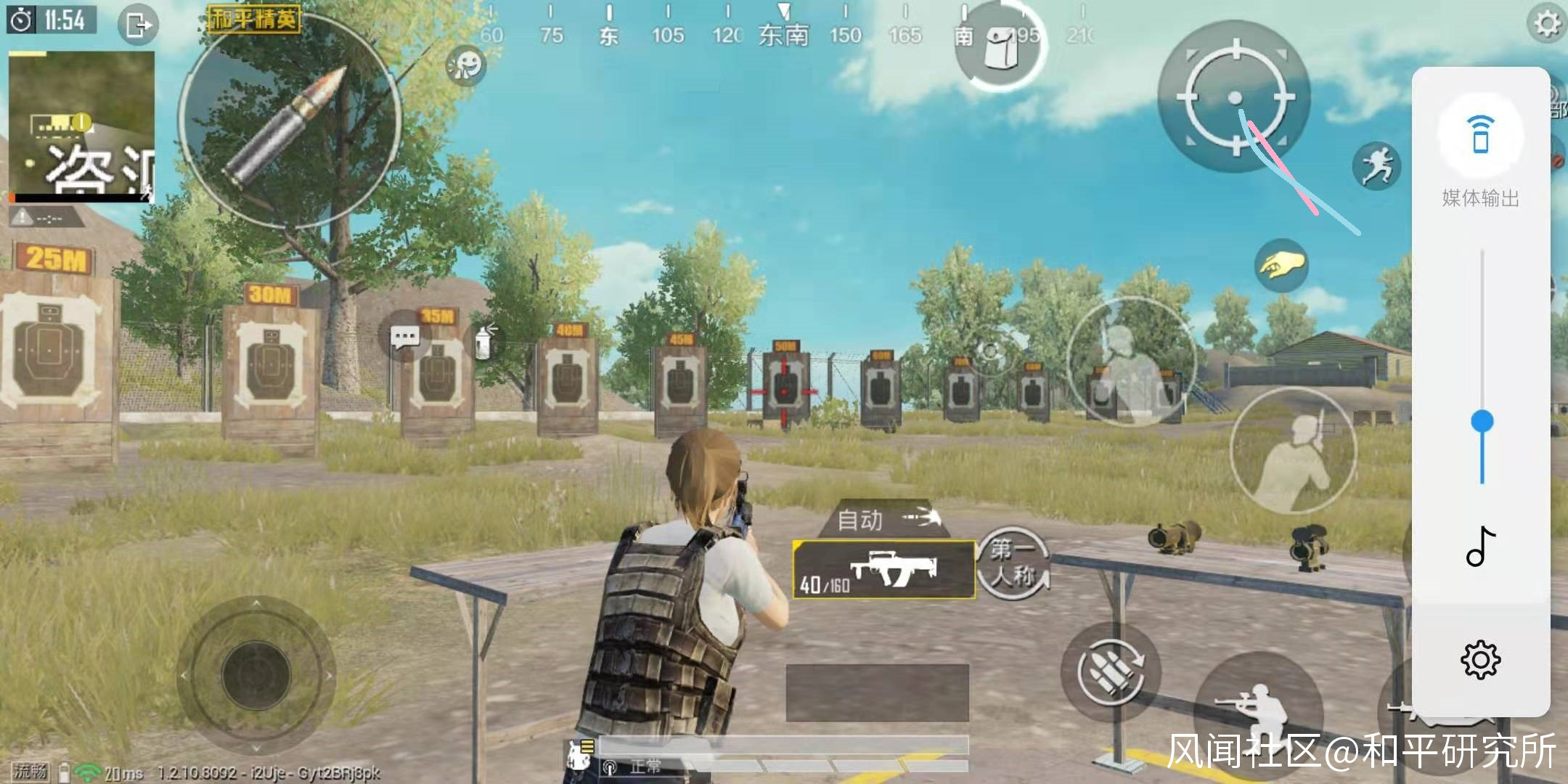Tap the hand pickup icon
The width and height of the screenshot is (1568, 784).
[1281, 266]
